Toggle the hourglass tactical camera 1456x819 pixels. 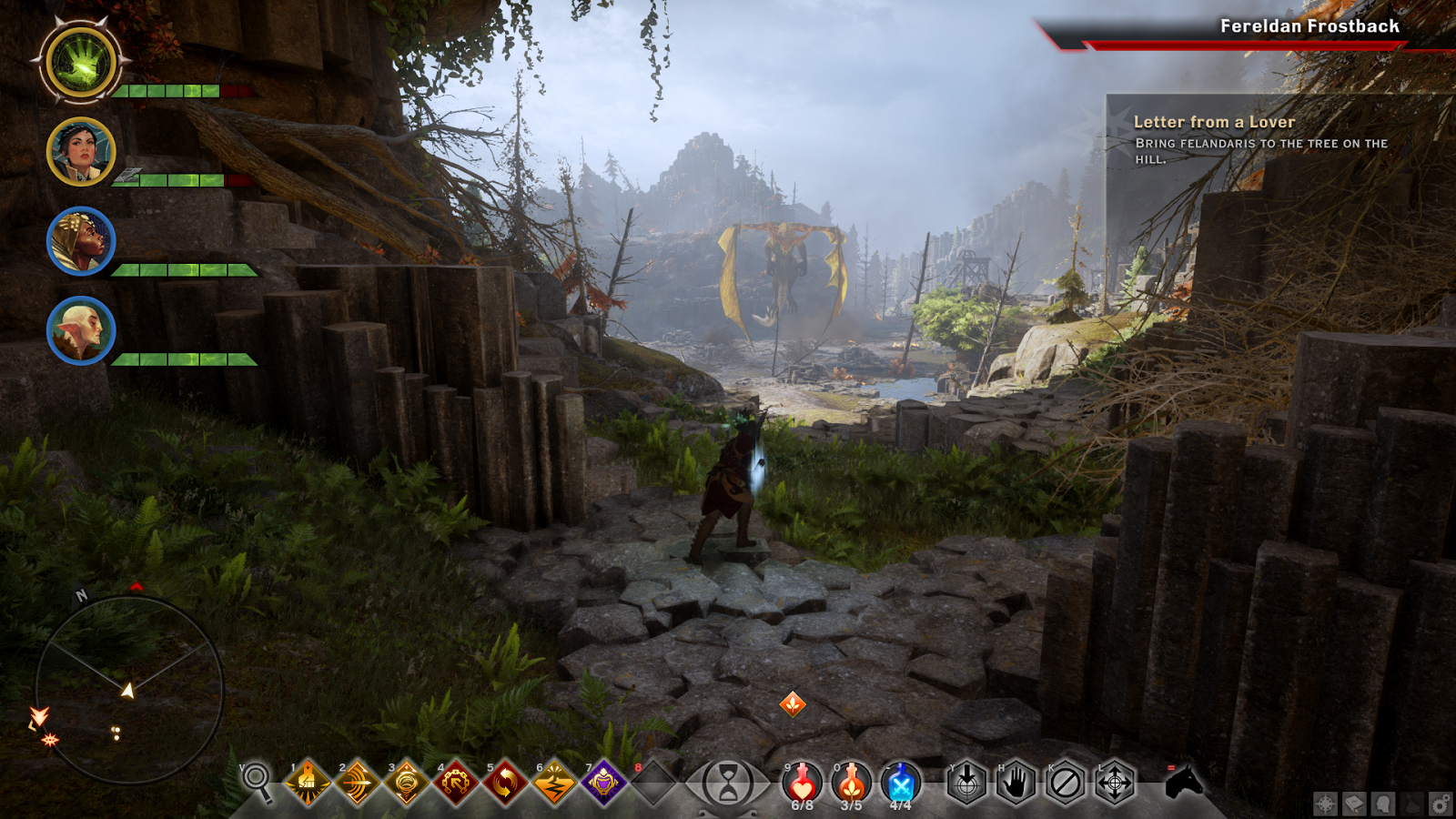727,783
